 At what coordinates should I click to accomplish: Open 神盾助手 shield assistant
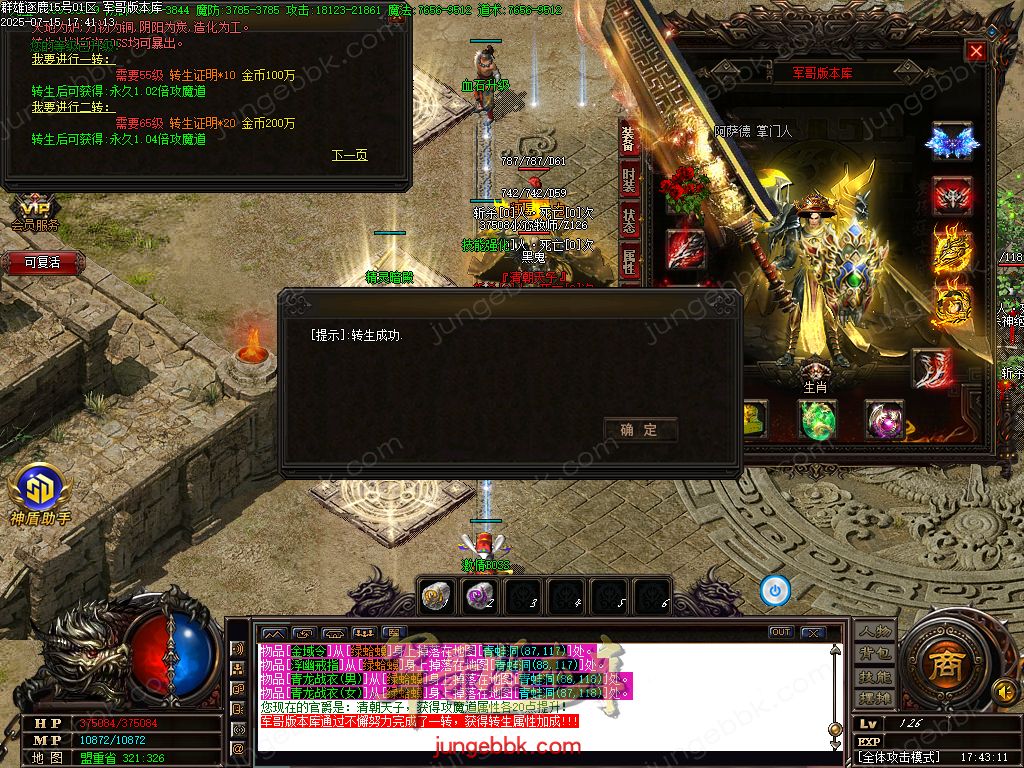(x=40, y=495)
